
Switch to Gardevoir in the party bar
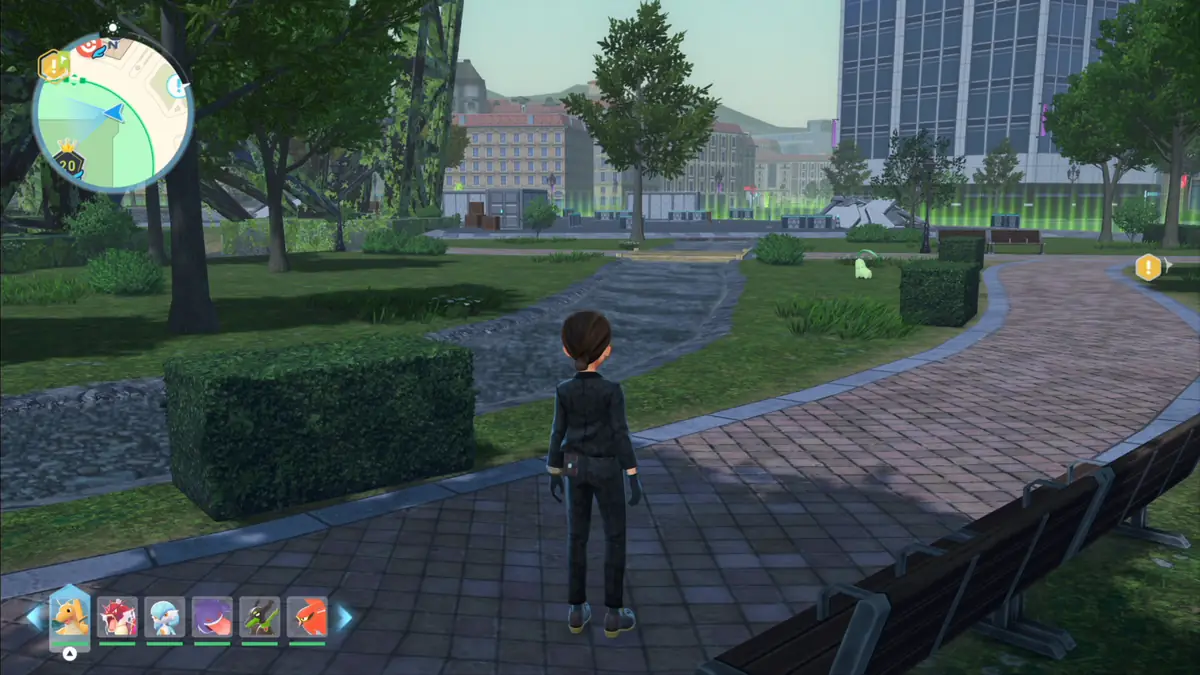click(x=164, y=617)
